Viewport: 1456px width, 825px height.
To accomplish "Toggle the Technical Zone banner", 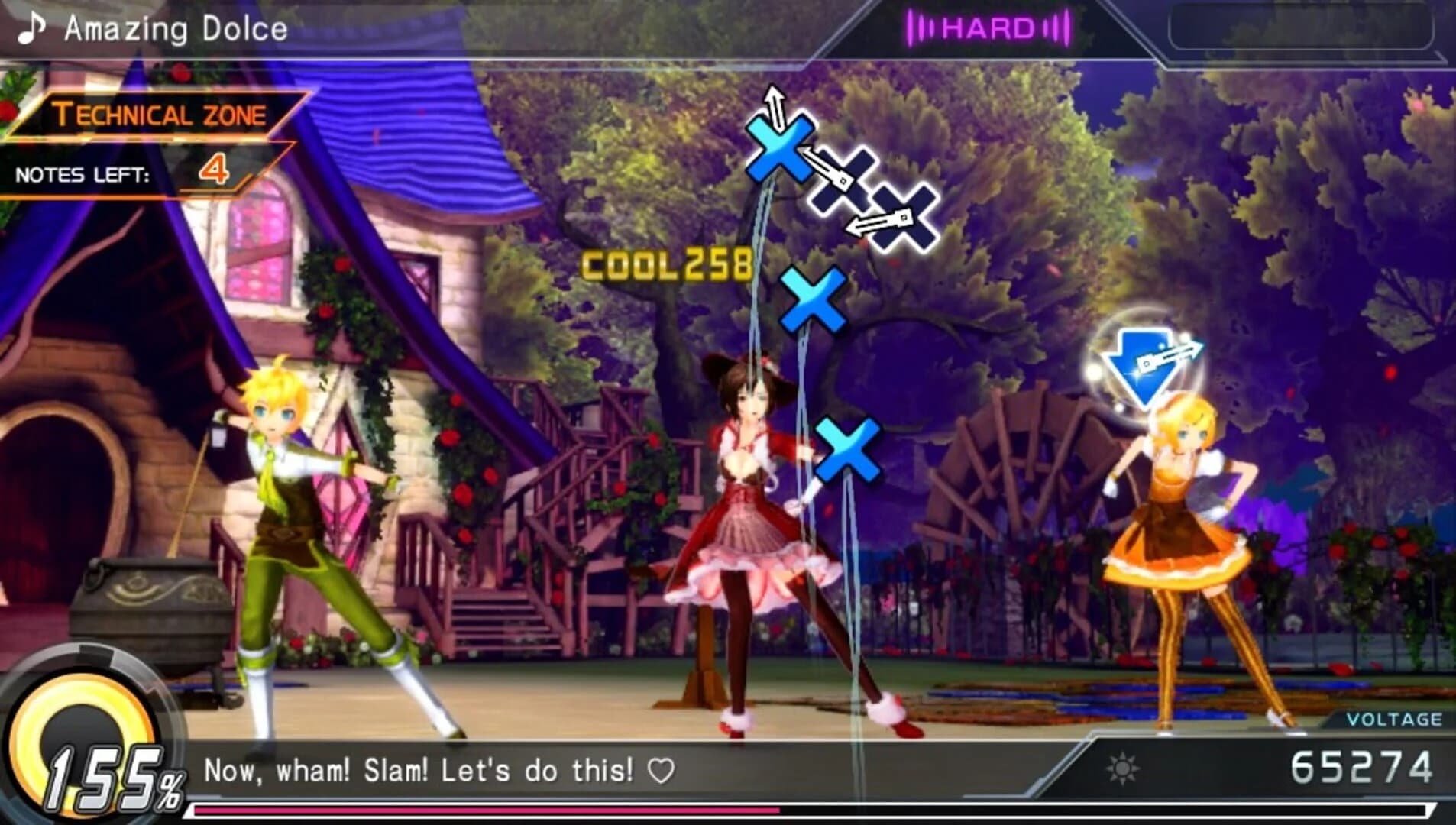I will tap(162, 114).
